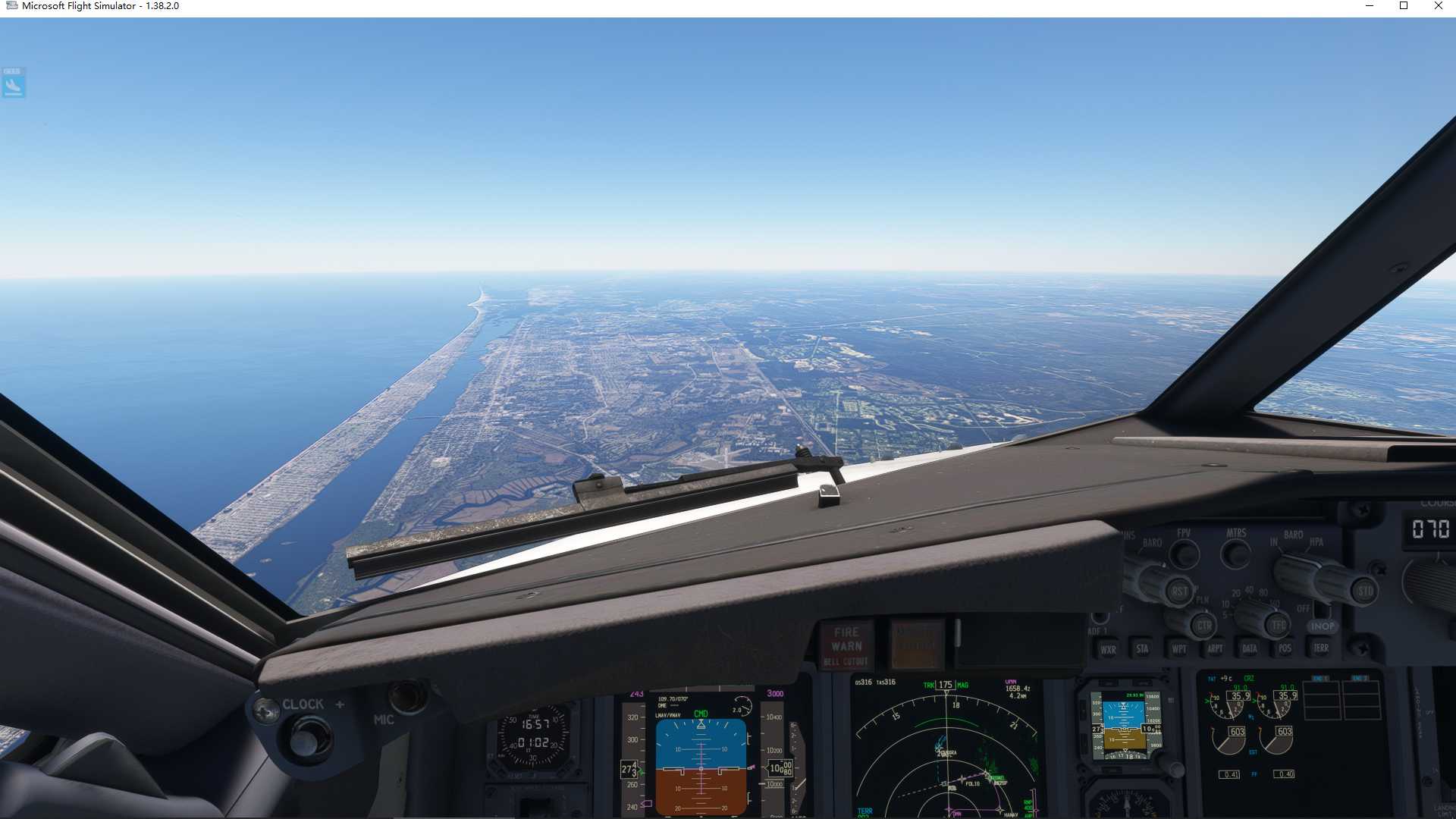Open the GEES overlay icon top left

pyautogui.click(x=14, y=83)
